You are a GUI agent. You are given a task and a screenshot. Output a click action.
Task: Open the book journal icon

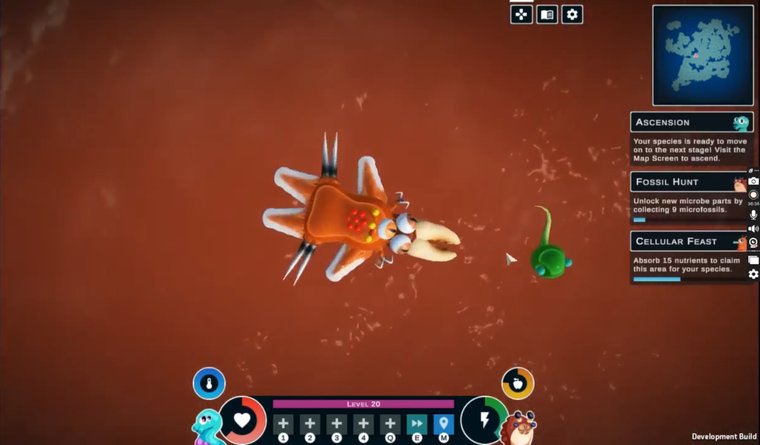(x=546, y=14)
